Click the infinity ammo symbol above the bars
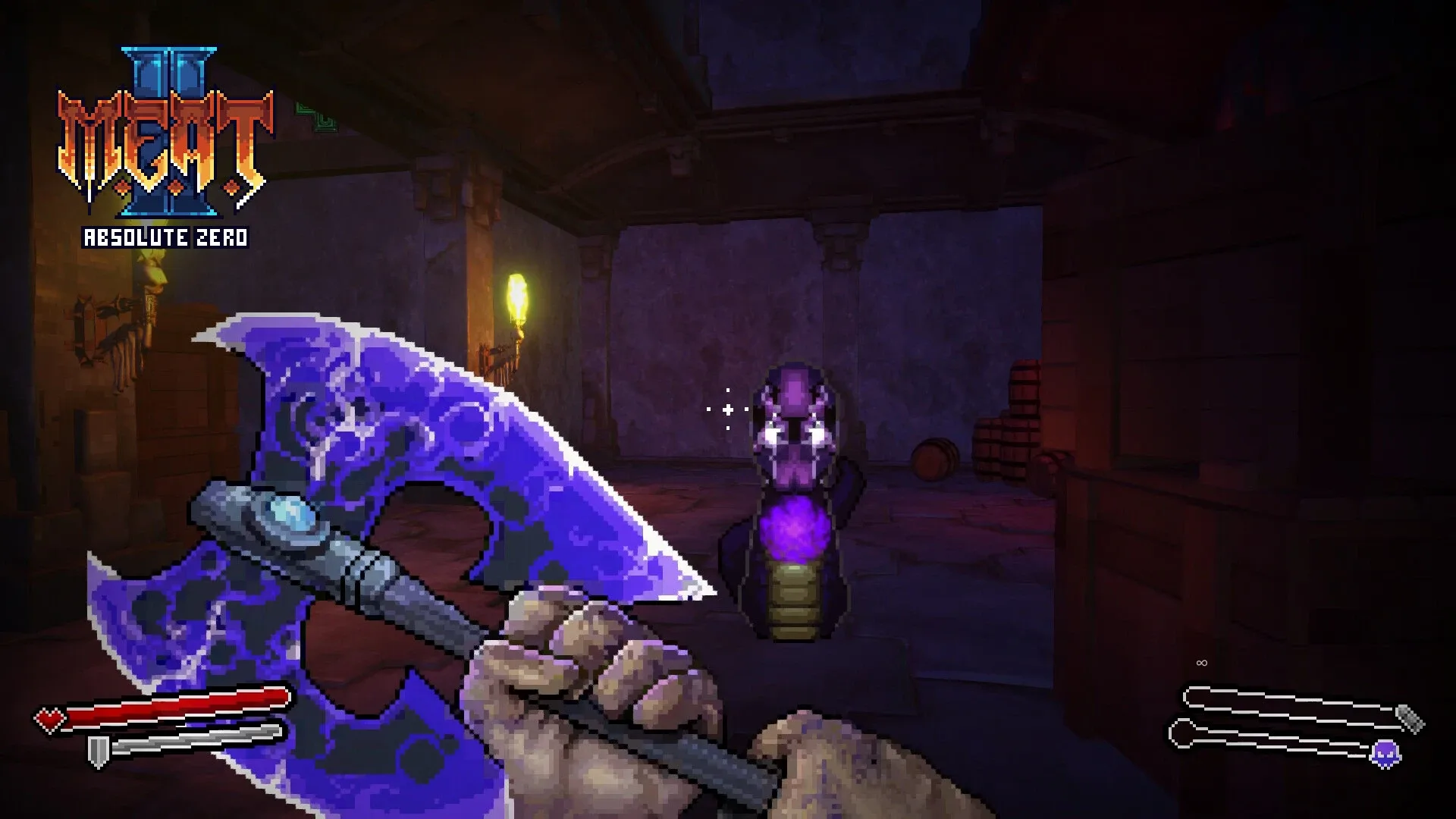The width and height of the screenshot is (1456, 819). [1200, 662]
